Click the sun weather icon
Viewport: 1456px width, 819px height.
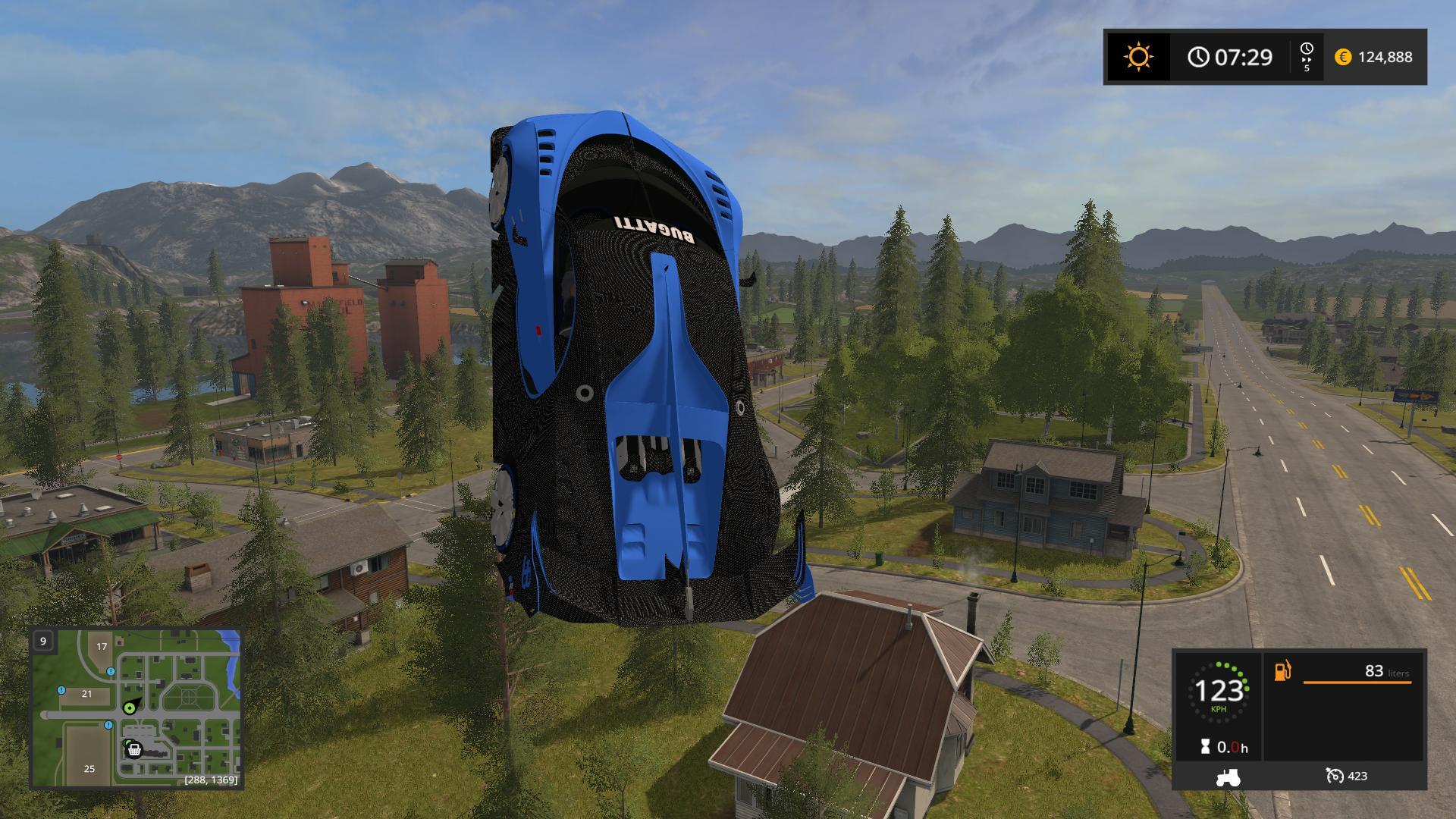point(1138,57)
